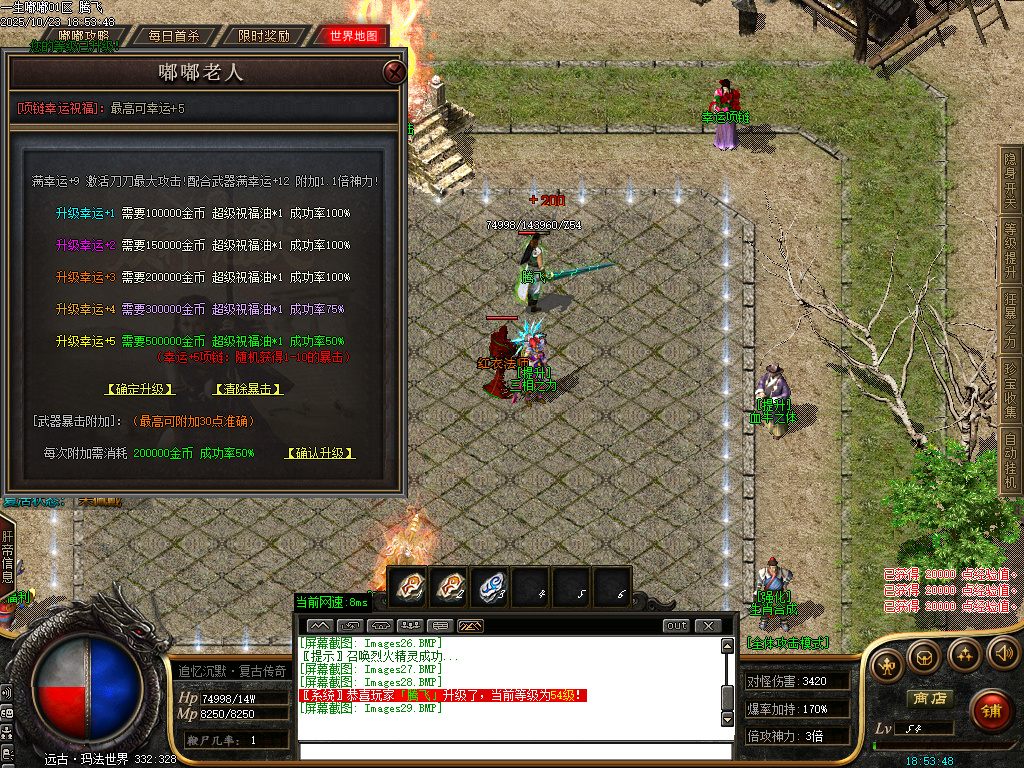
Task: Open the red 铺 stall button
Action: (991, 710)
